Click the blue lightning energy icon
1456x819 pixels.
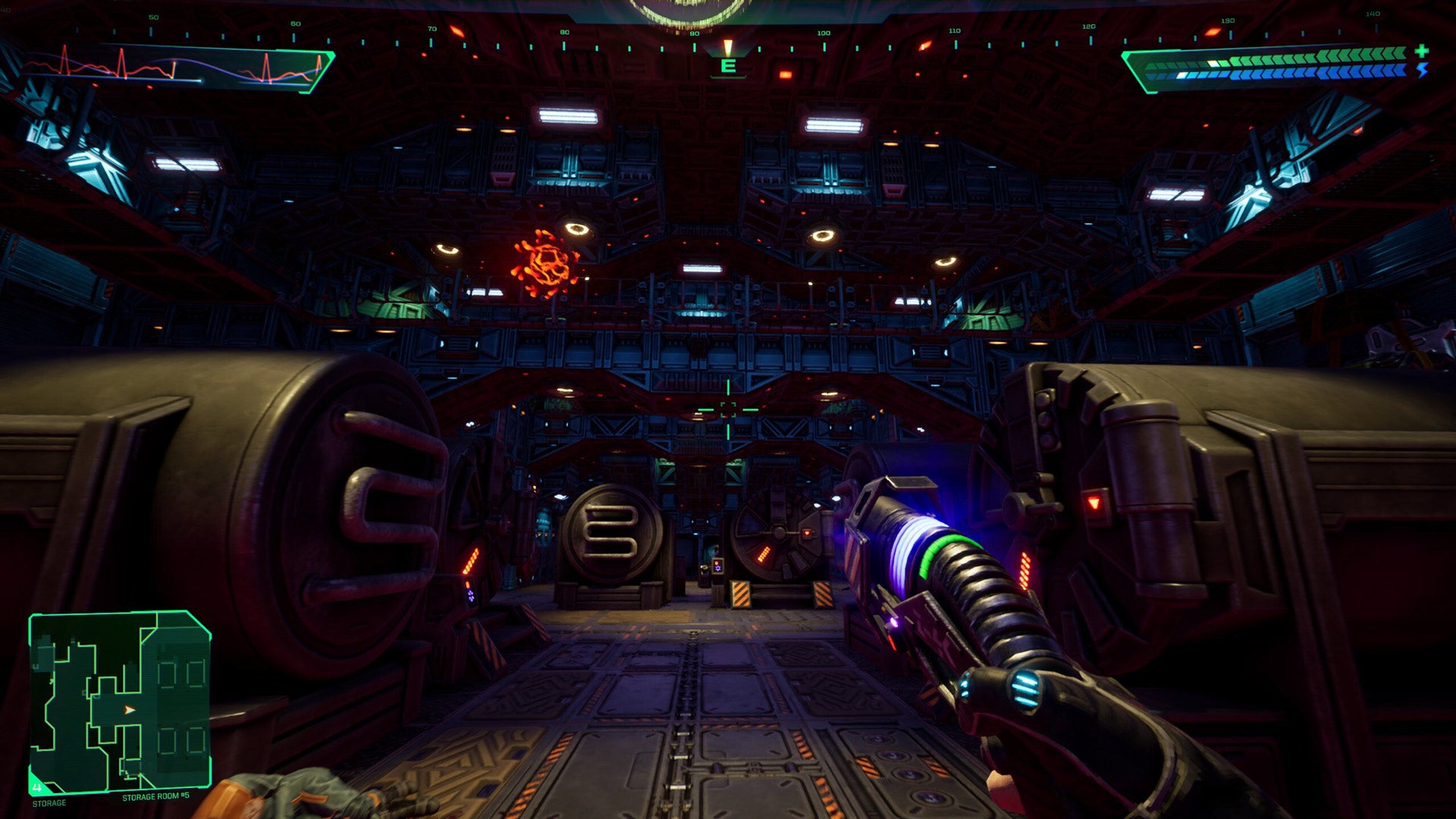pyautogui.click(x=1421, y=71)
